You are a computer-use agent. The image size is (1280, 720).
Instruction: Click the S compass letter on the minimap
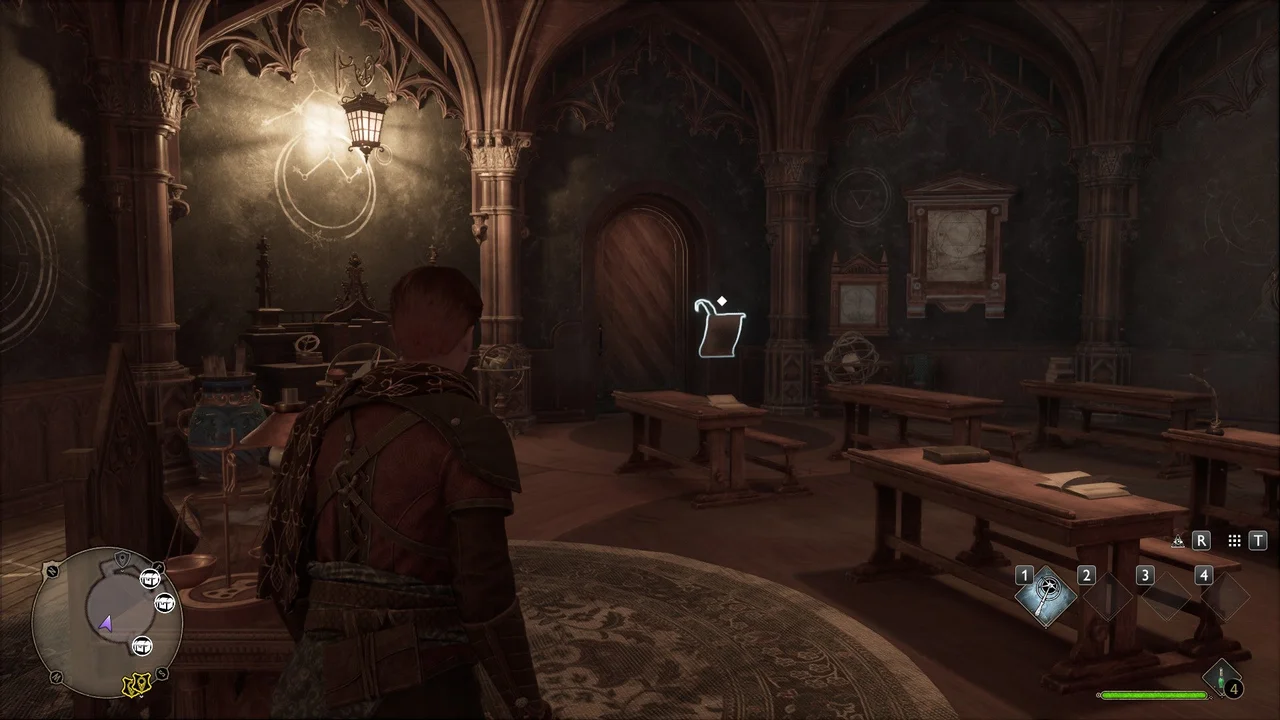tap(161, 672)
